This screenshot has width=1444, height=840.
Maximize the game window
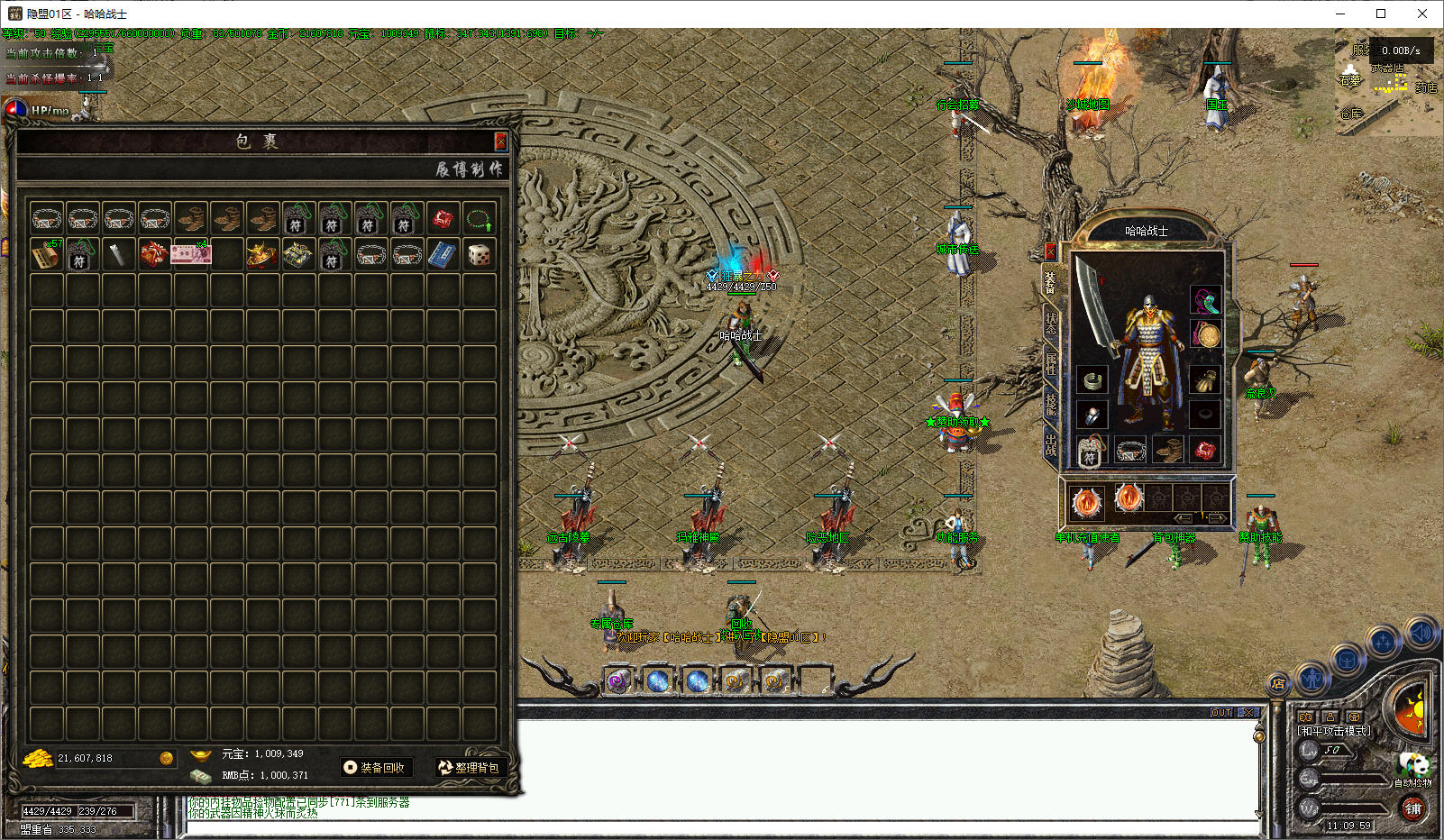tap(1380, 14)
